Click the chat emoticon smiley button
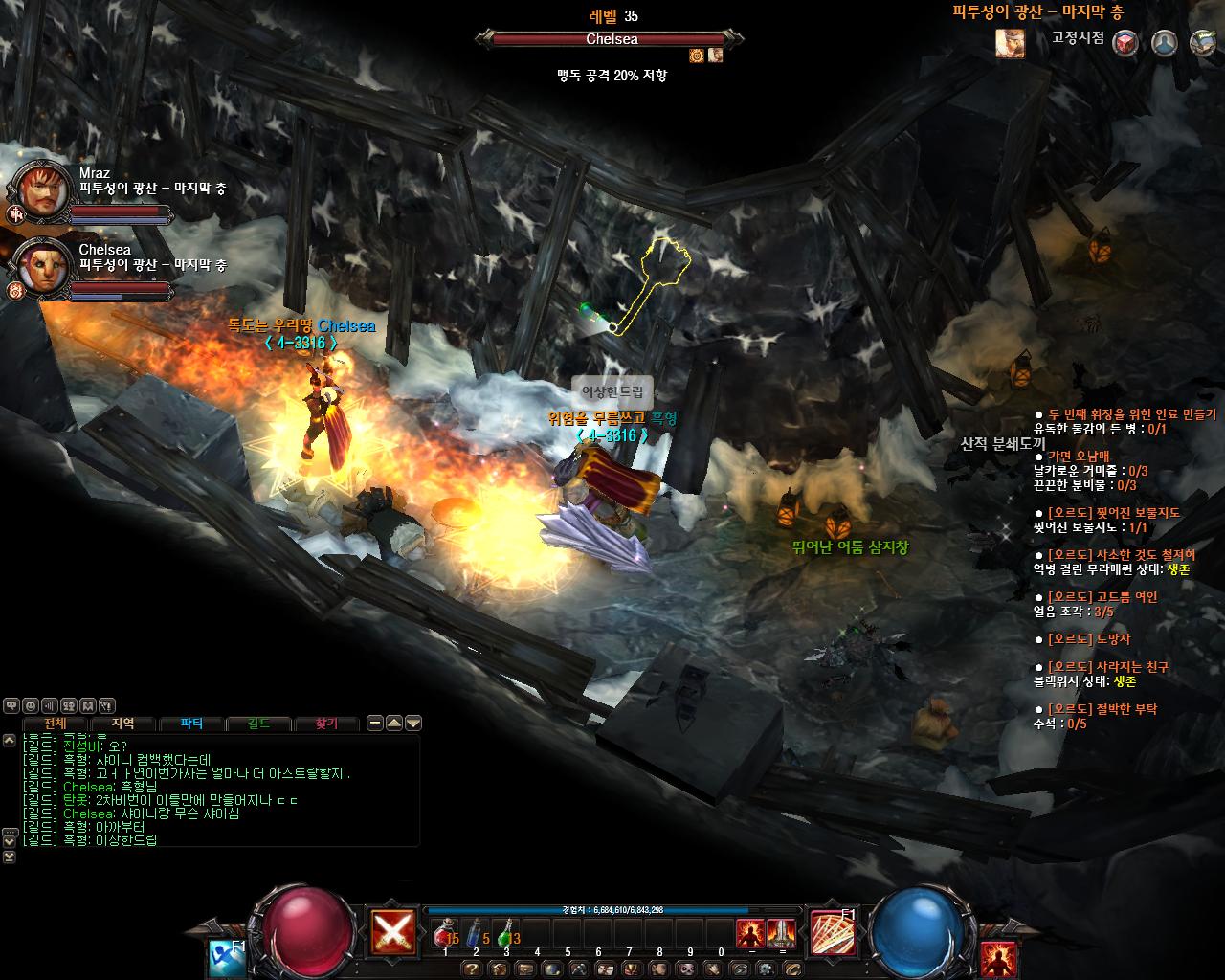 click(x=31, y=705)
